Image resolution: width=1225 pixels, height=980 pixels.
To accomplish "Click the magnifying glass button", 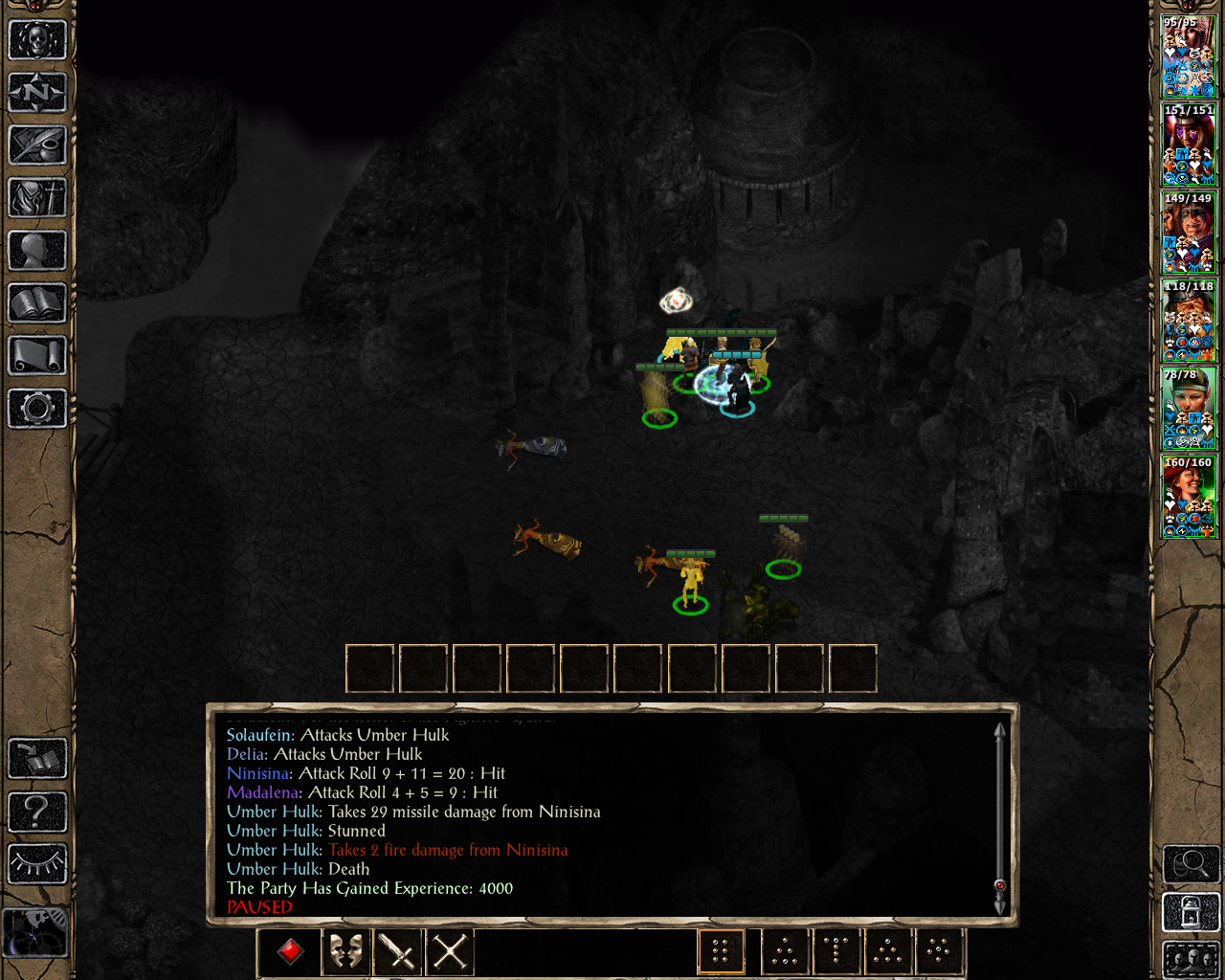I will point(1191,864).
